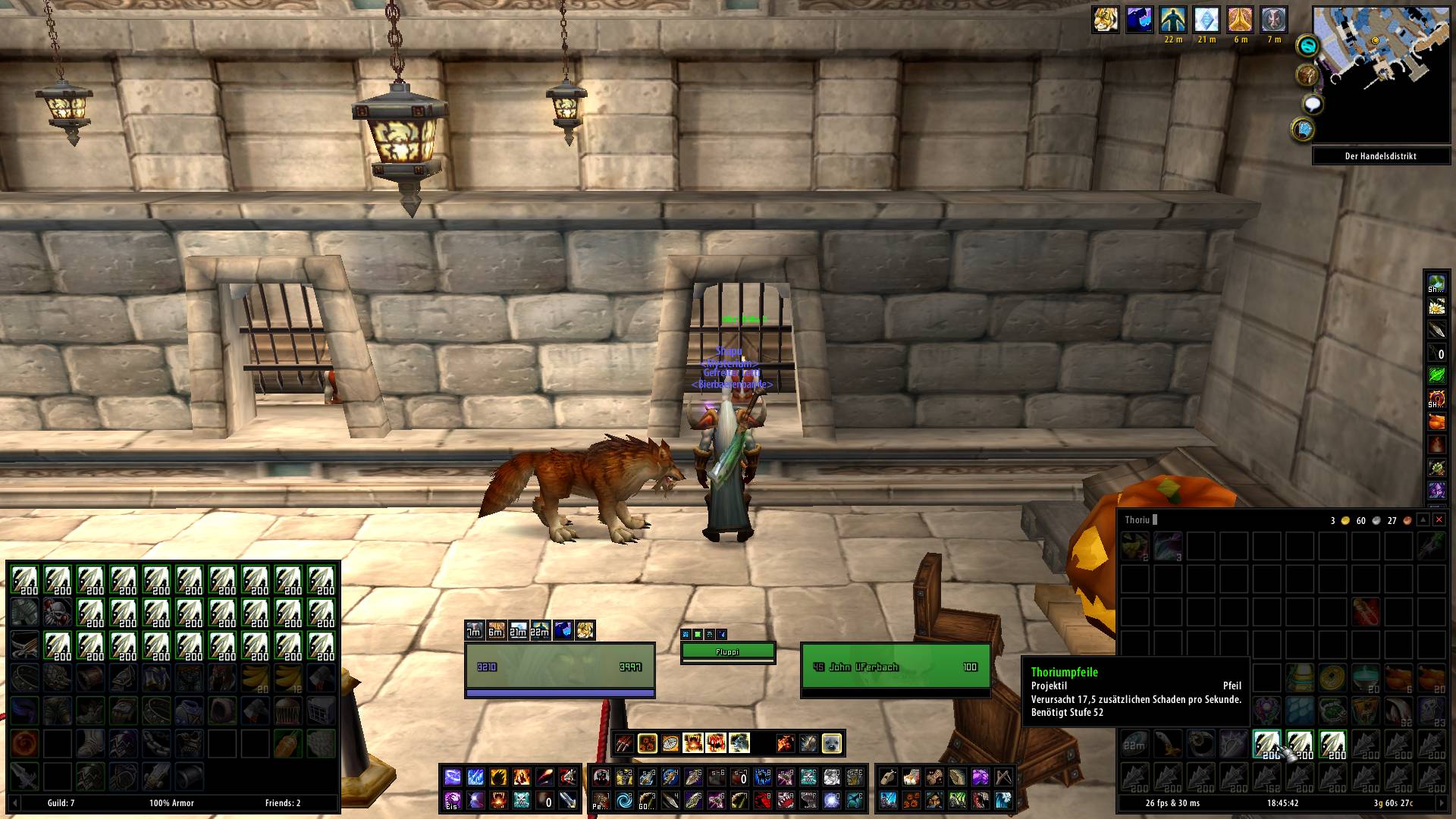The width and height of the screenshot is (1456, 819).
Task: Click the pet frame named Fluppi
Action: [727, 651]
